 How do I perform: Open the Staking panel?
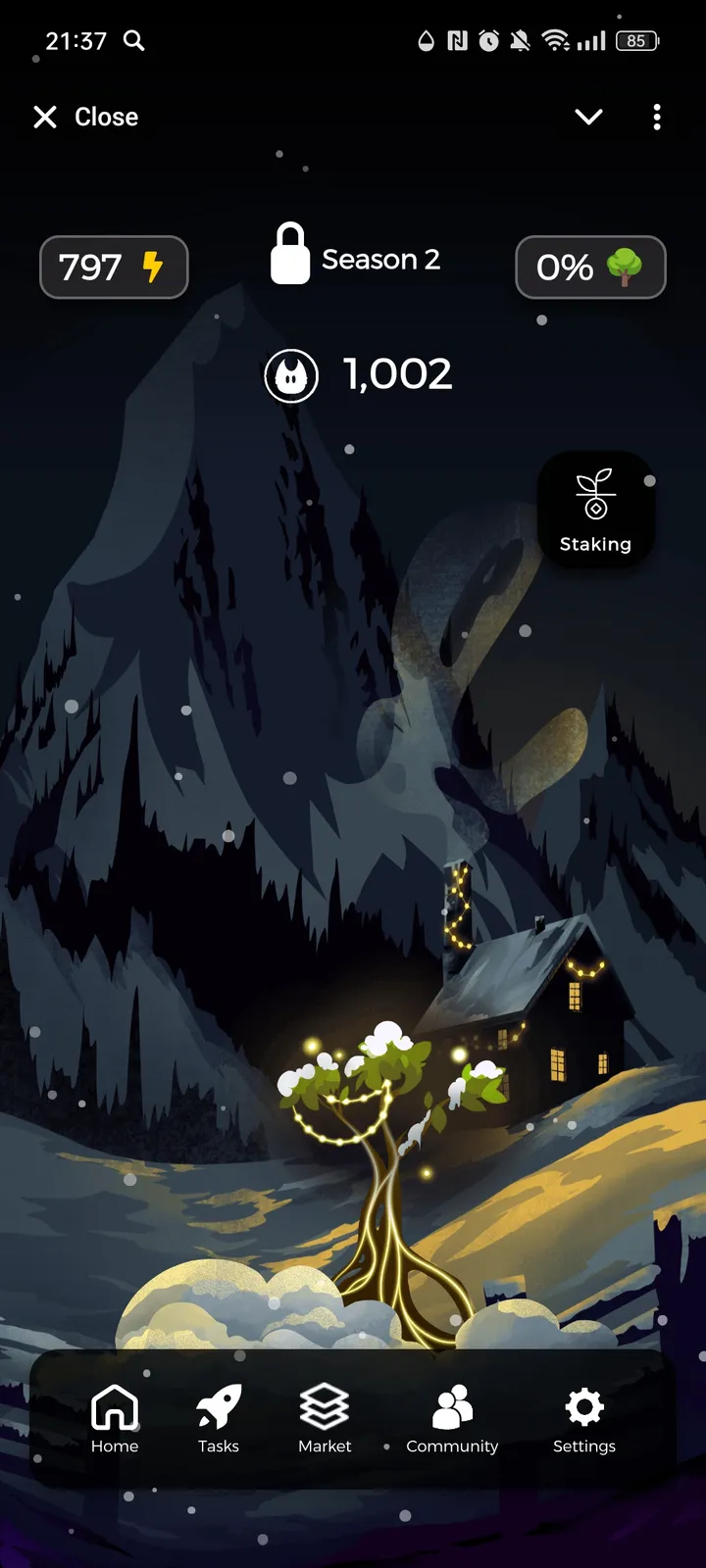(x=595, y=510)
